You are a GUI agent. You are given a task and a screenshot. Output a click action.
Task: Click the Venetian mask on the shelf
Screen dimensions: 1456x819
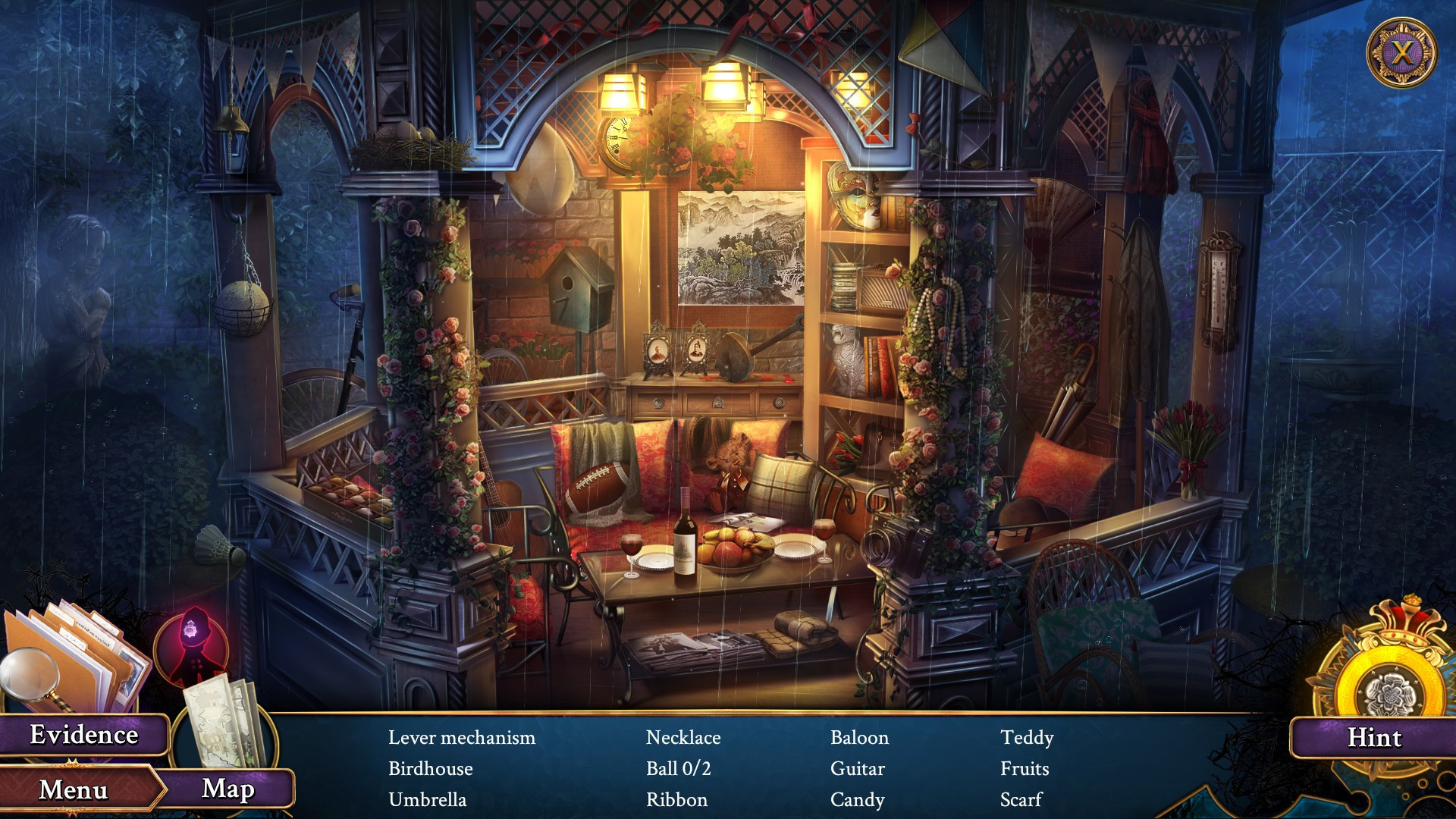855,195
